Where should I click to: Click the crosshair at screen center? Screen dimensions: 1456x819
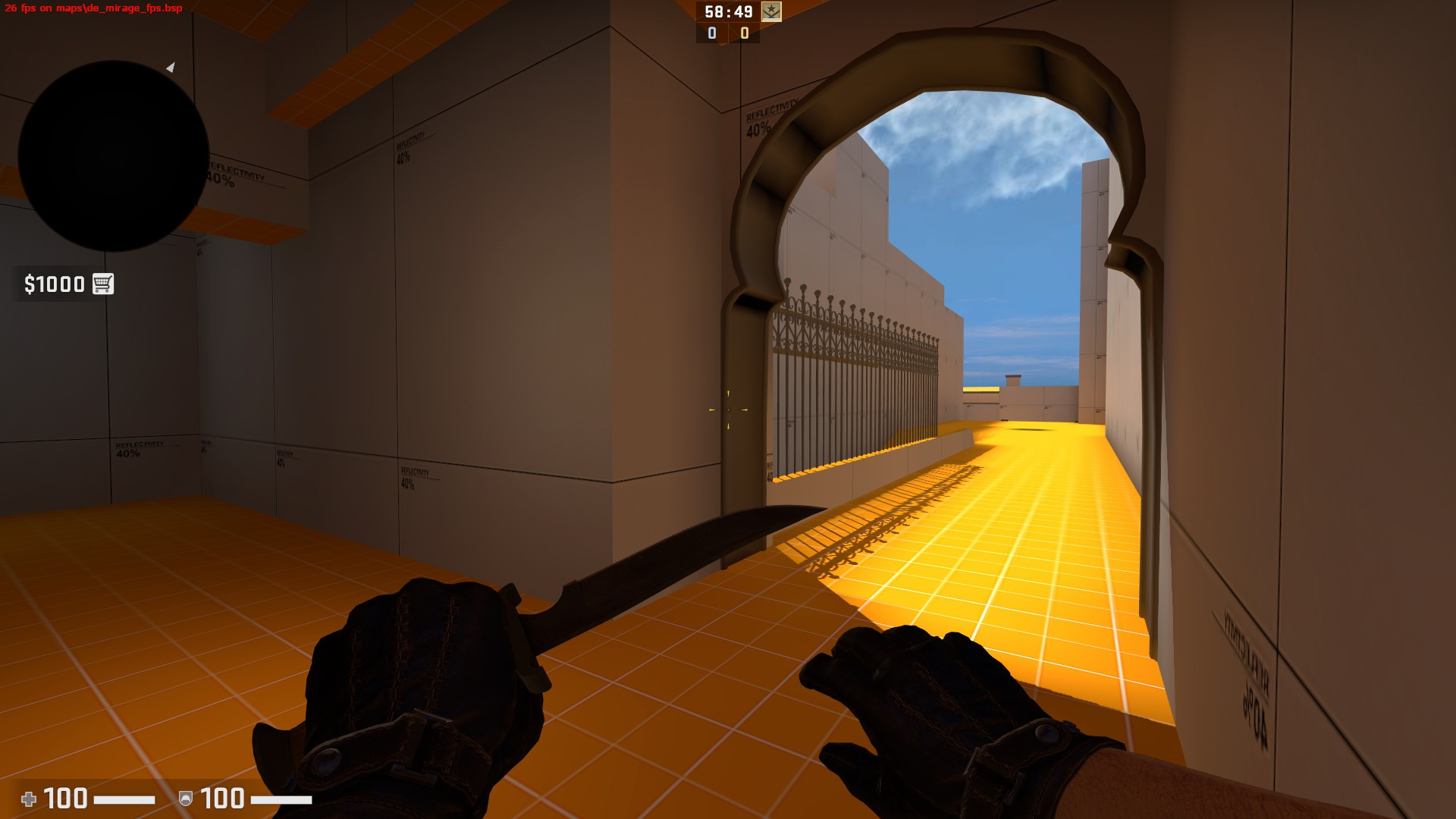pyautogui.click(x=728, y=409)
